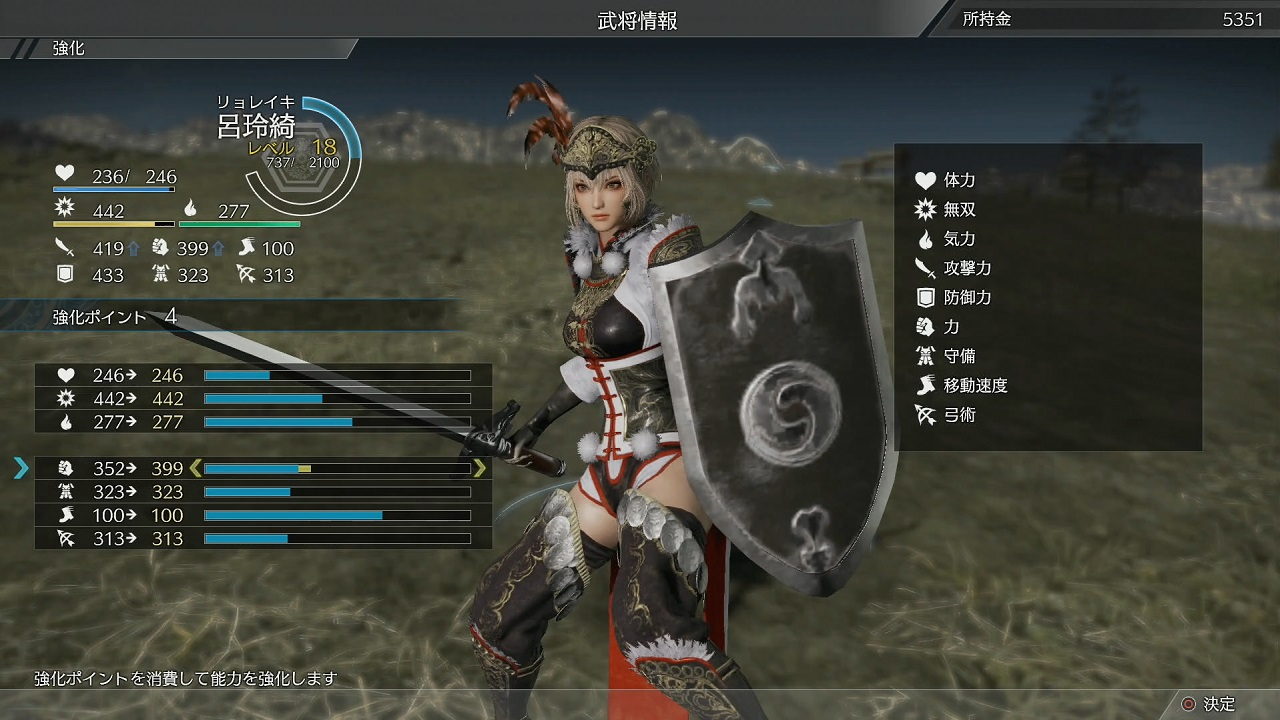The image size is (1280, 720).
Task: Select the Musou upgrade row showing 442
Action: 262,398
